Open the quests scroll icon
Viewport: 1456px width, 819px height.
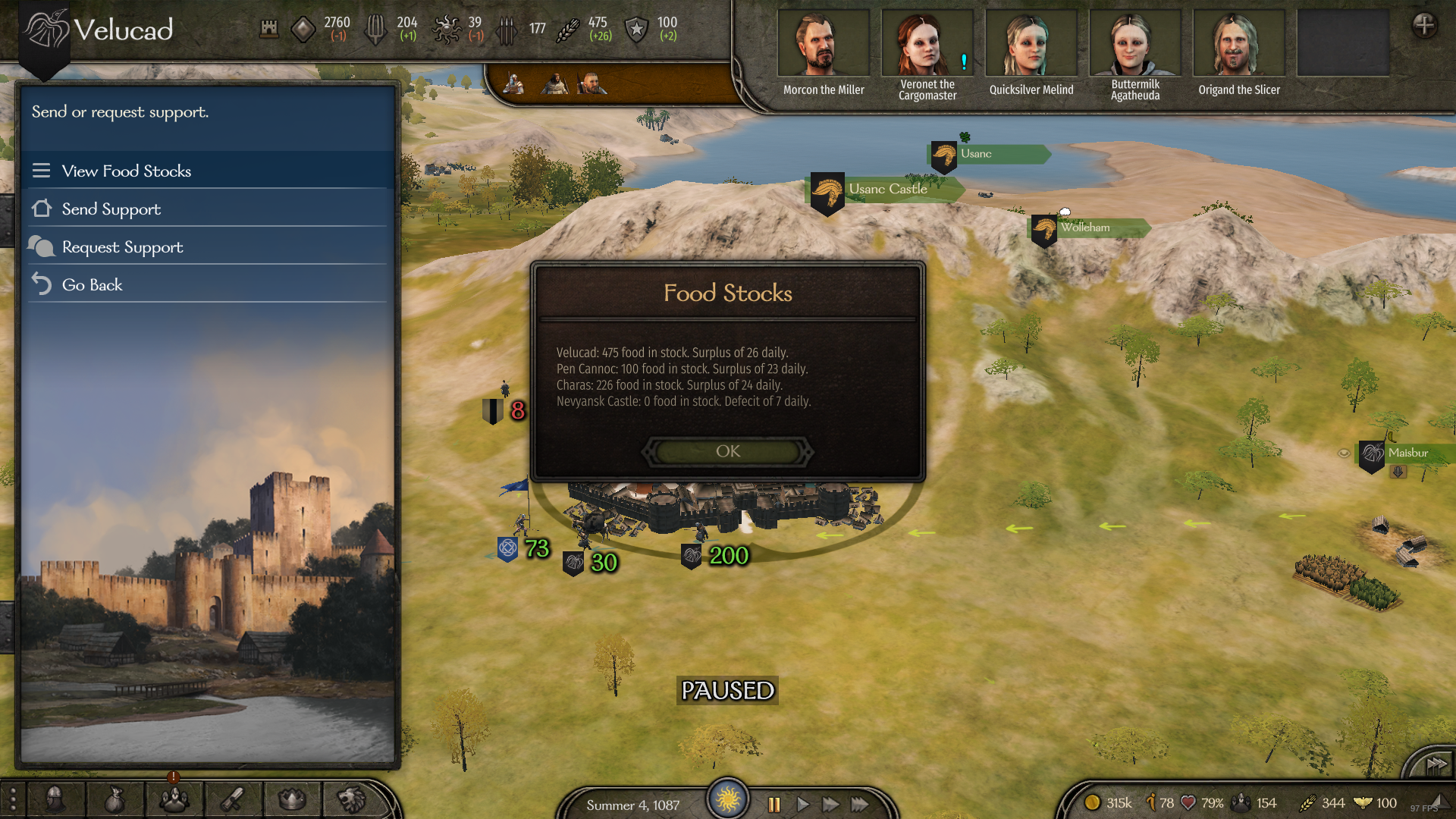233,799
